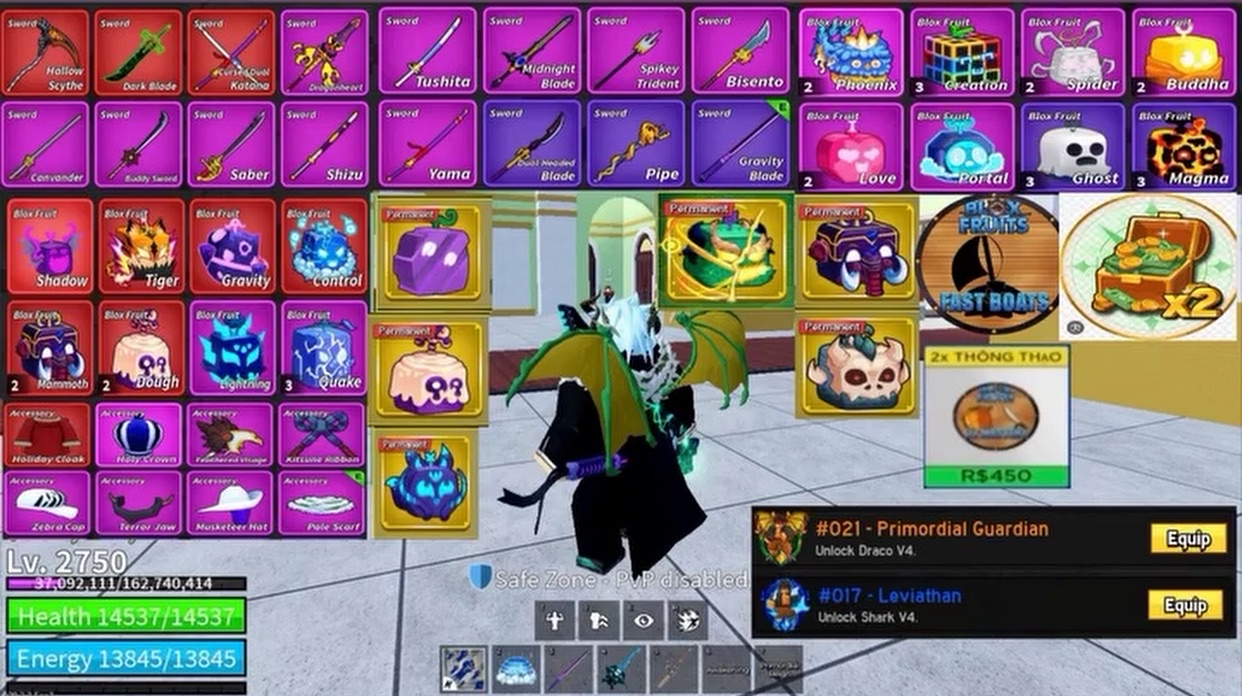Choose the Tushita sword slot

[427, 52]
